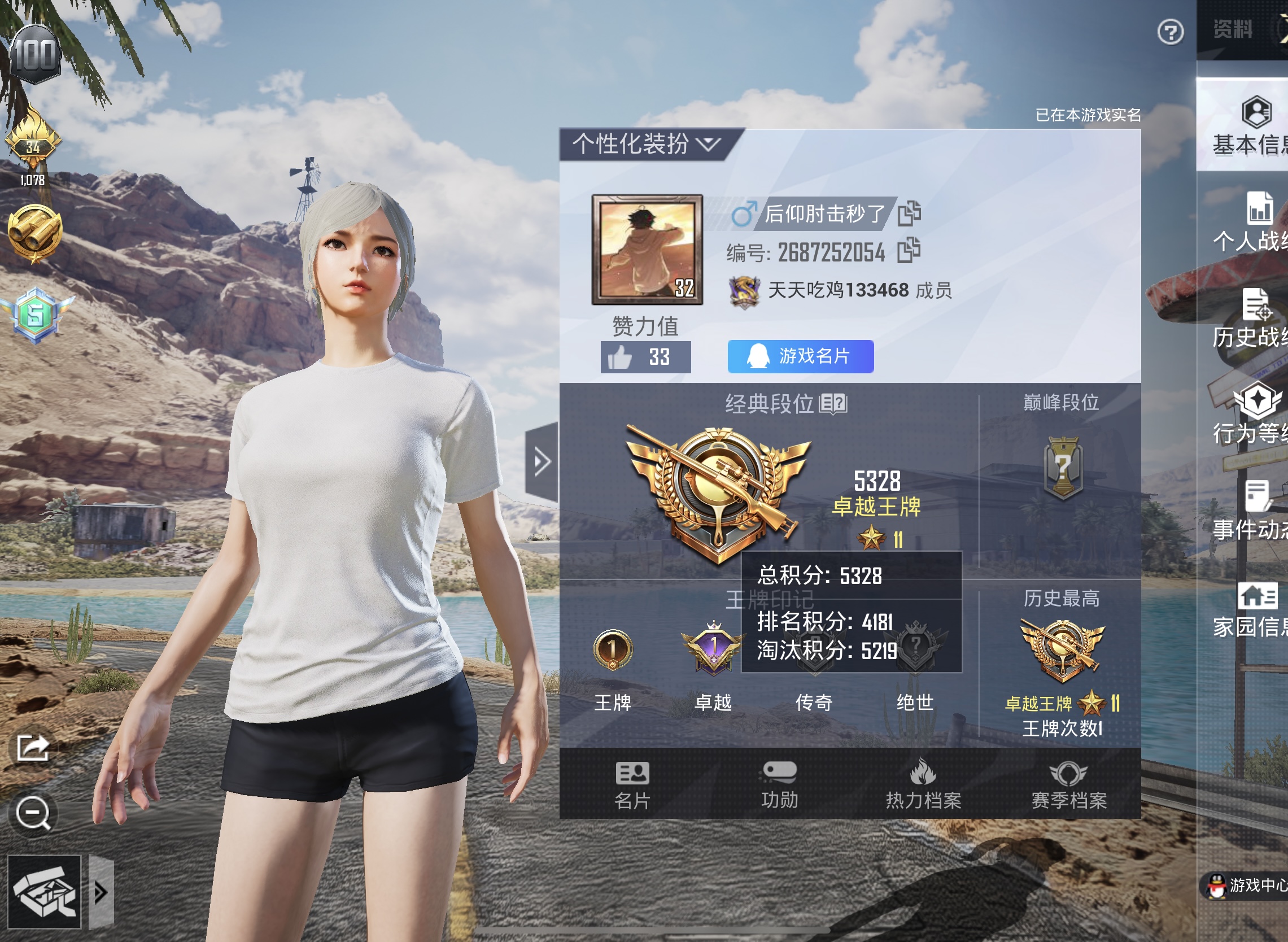The image size is (1288, 942).
Task: Collapse the profile panel with the arrow
Action: click(x=541, y=461)
